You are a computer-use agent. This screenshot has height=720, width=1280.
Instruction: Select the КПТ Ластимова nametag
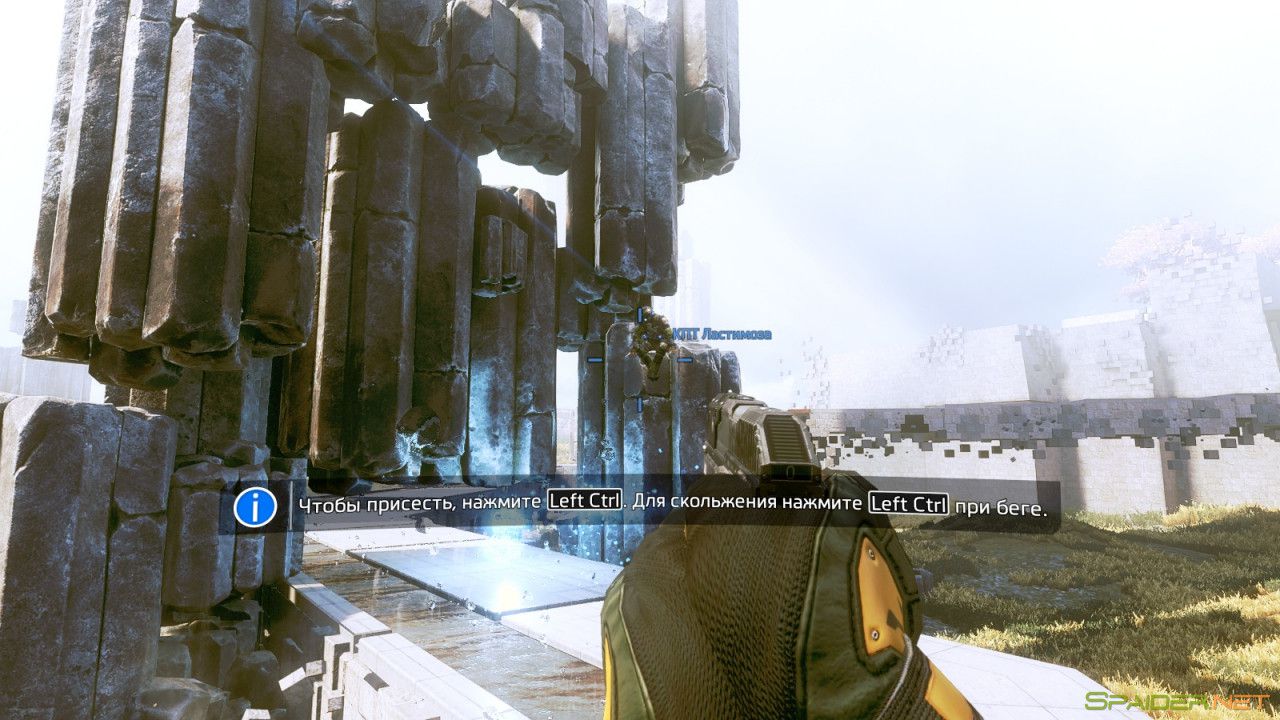pyautogui.click(x=722, y=334)
